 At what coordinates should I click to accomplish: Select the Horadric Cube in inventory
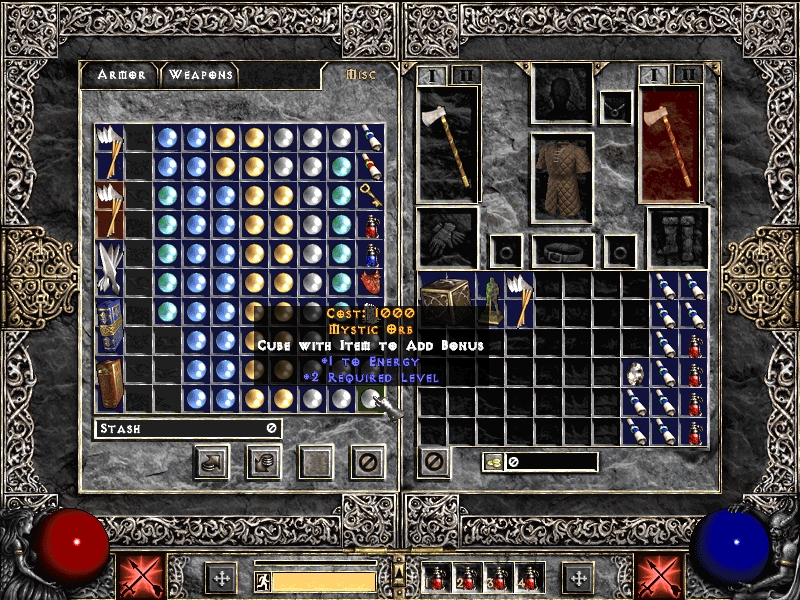[448, 298]
